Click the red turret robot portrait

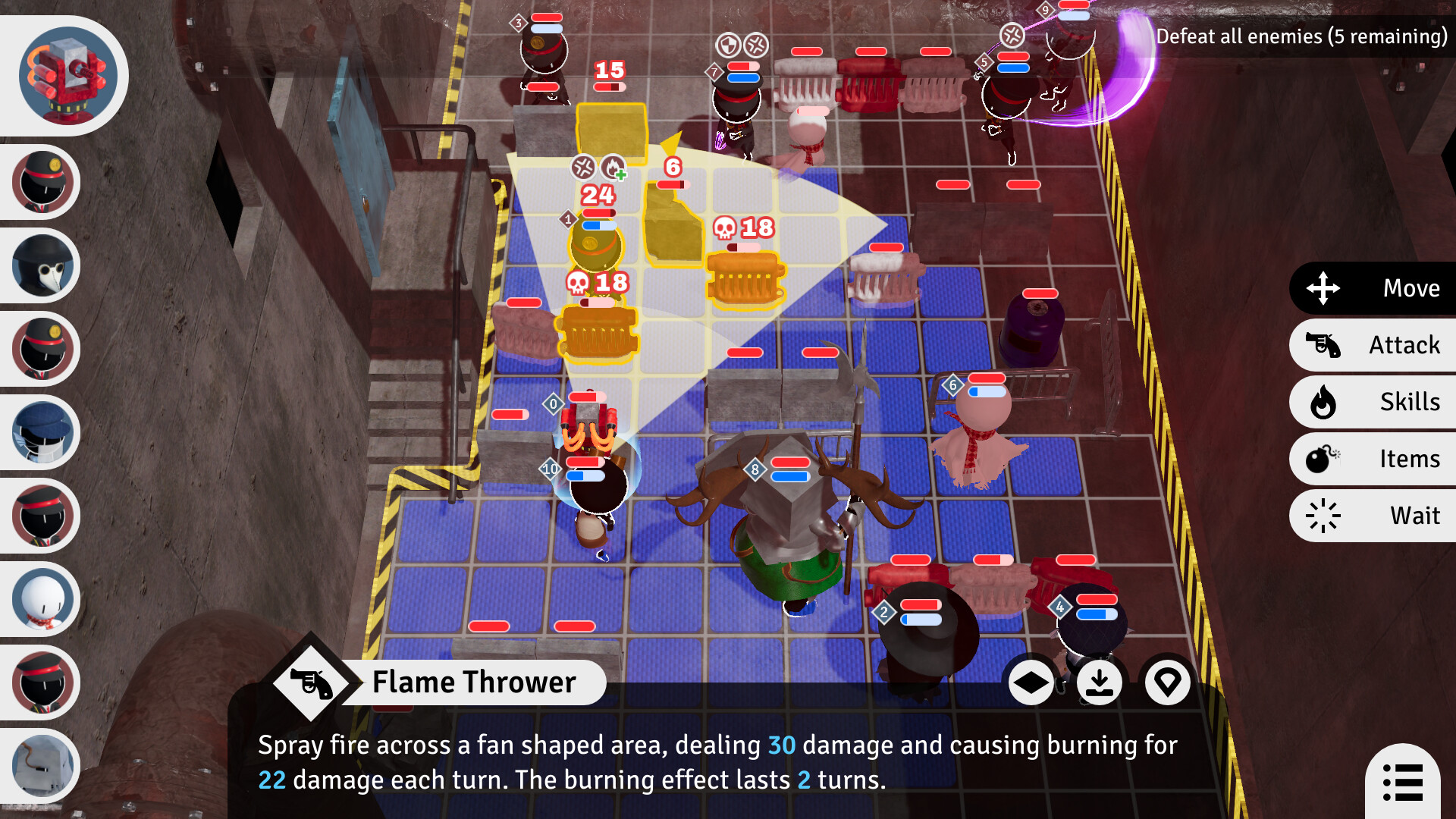(67, 74)
